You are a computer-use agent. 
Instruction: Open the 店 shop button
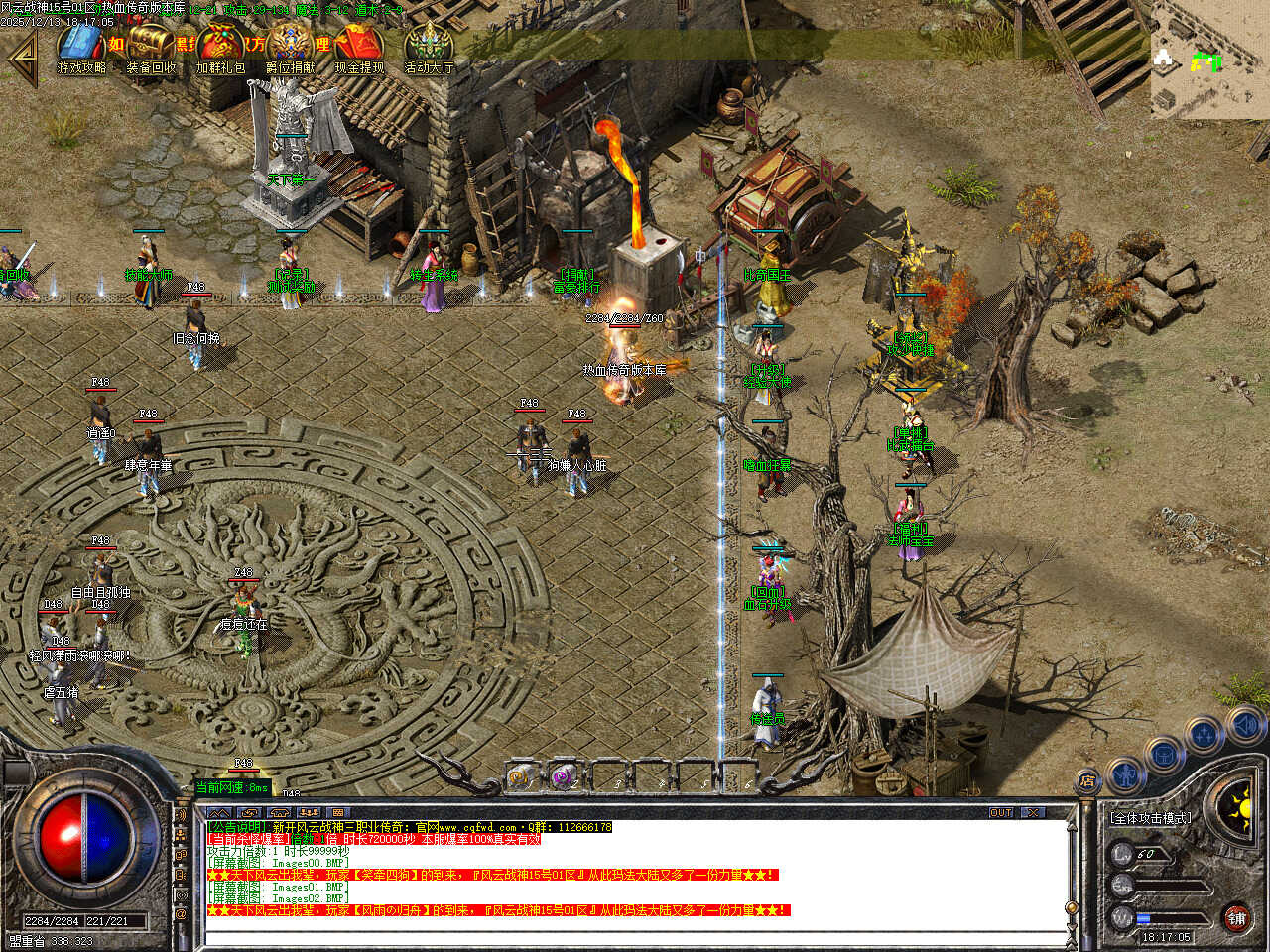(1088, 781)
